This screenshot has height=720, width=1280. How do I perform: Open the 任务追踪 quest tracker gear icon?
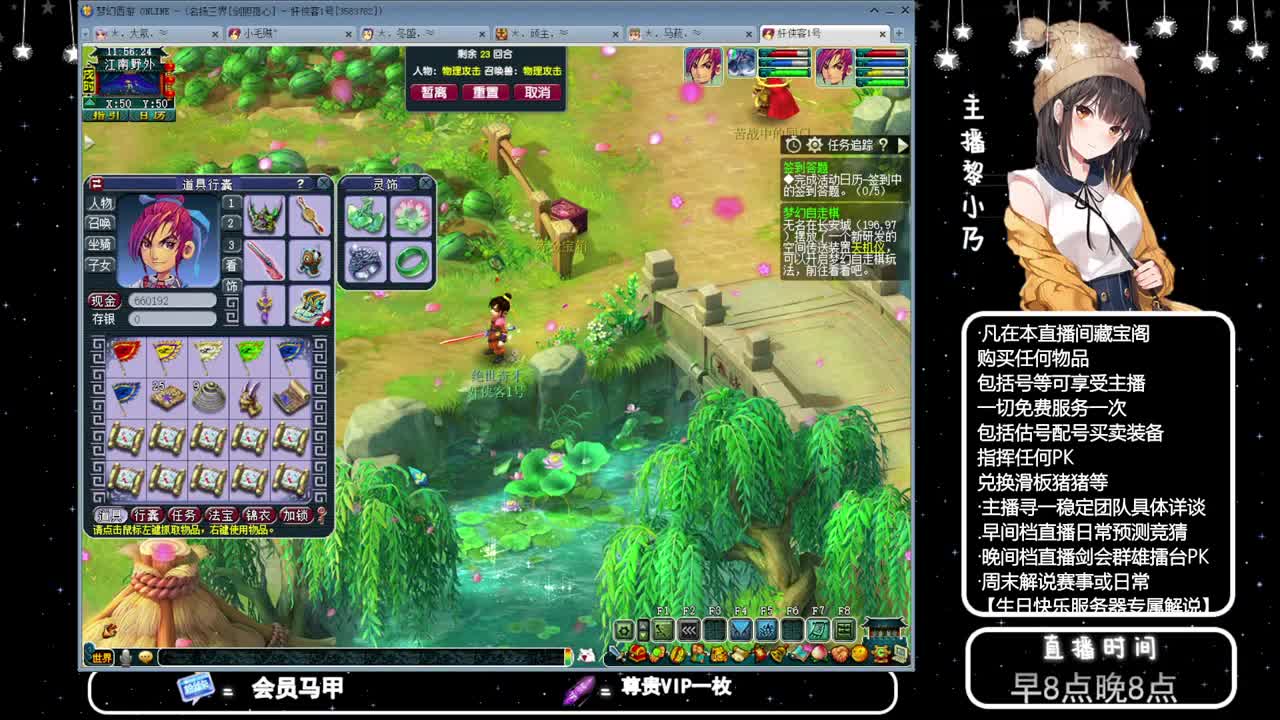814,146
